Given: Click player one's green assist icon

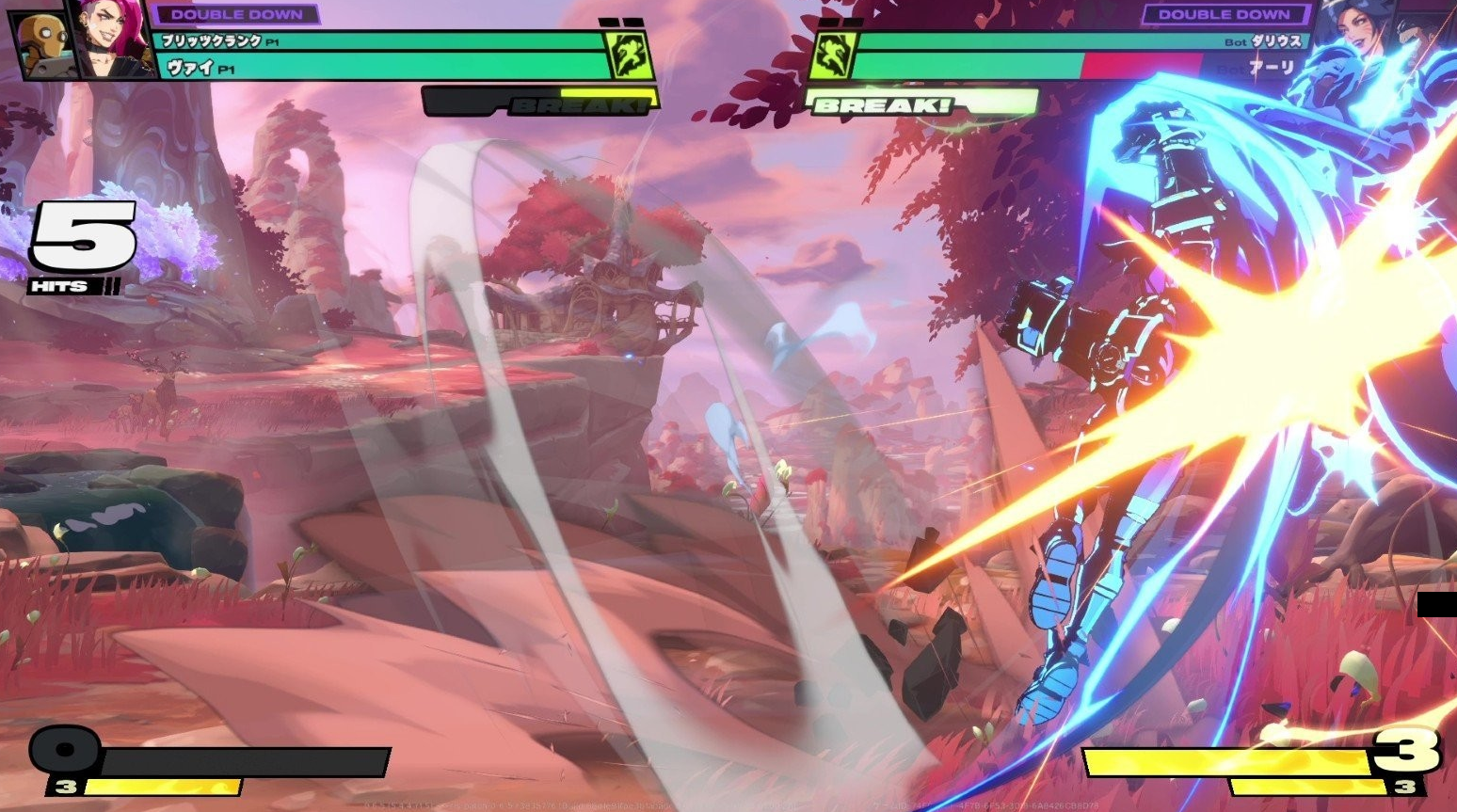Looking at the screenshot, I should [629, 56].
